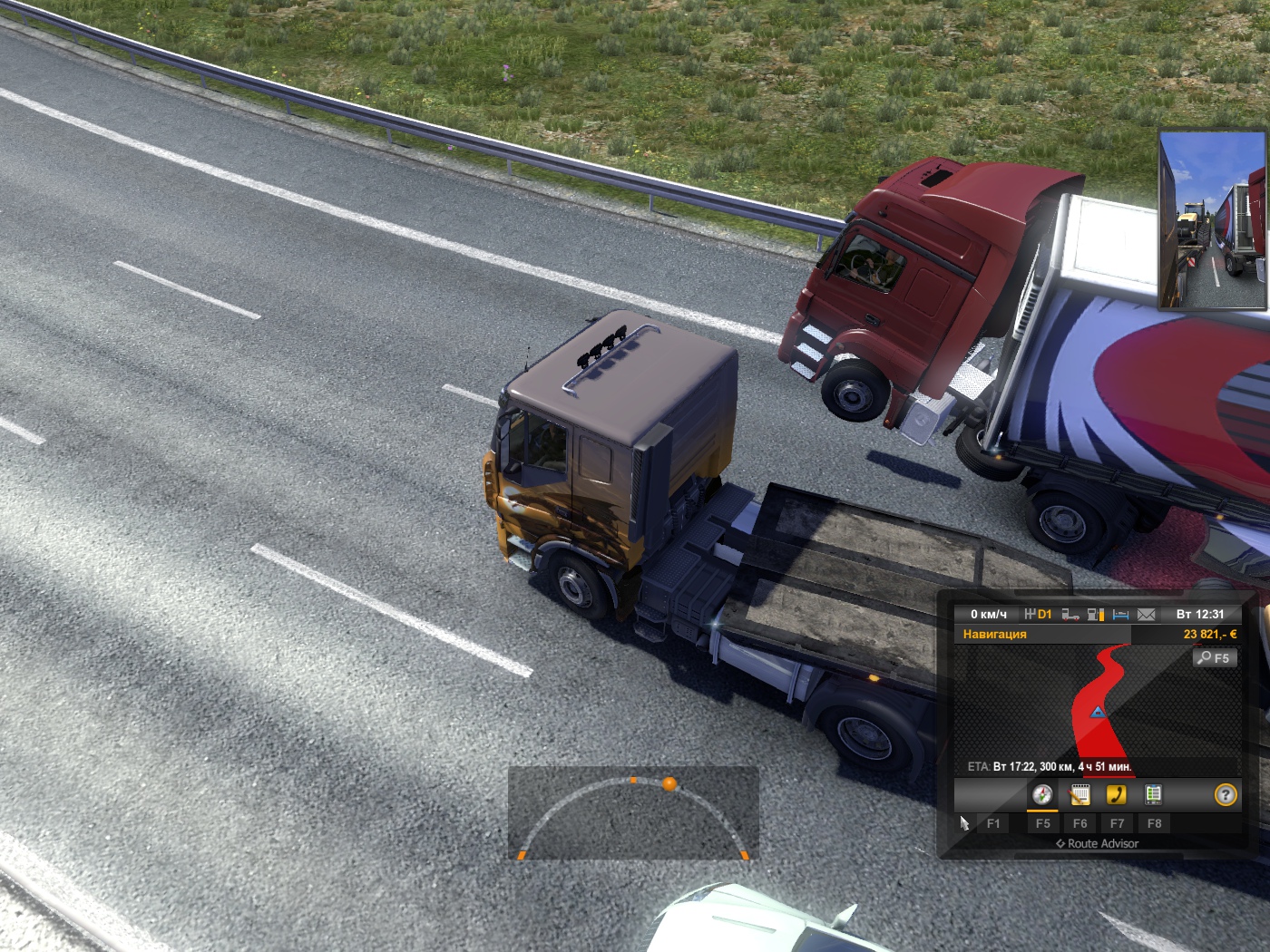This screenshot has width=1270, height=952.
Task: Click the question mark help button
Action: (x=1226, y=795)
